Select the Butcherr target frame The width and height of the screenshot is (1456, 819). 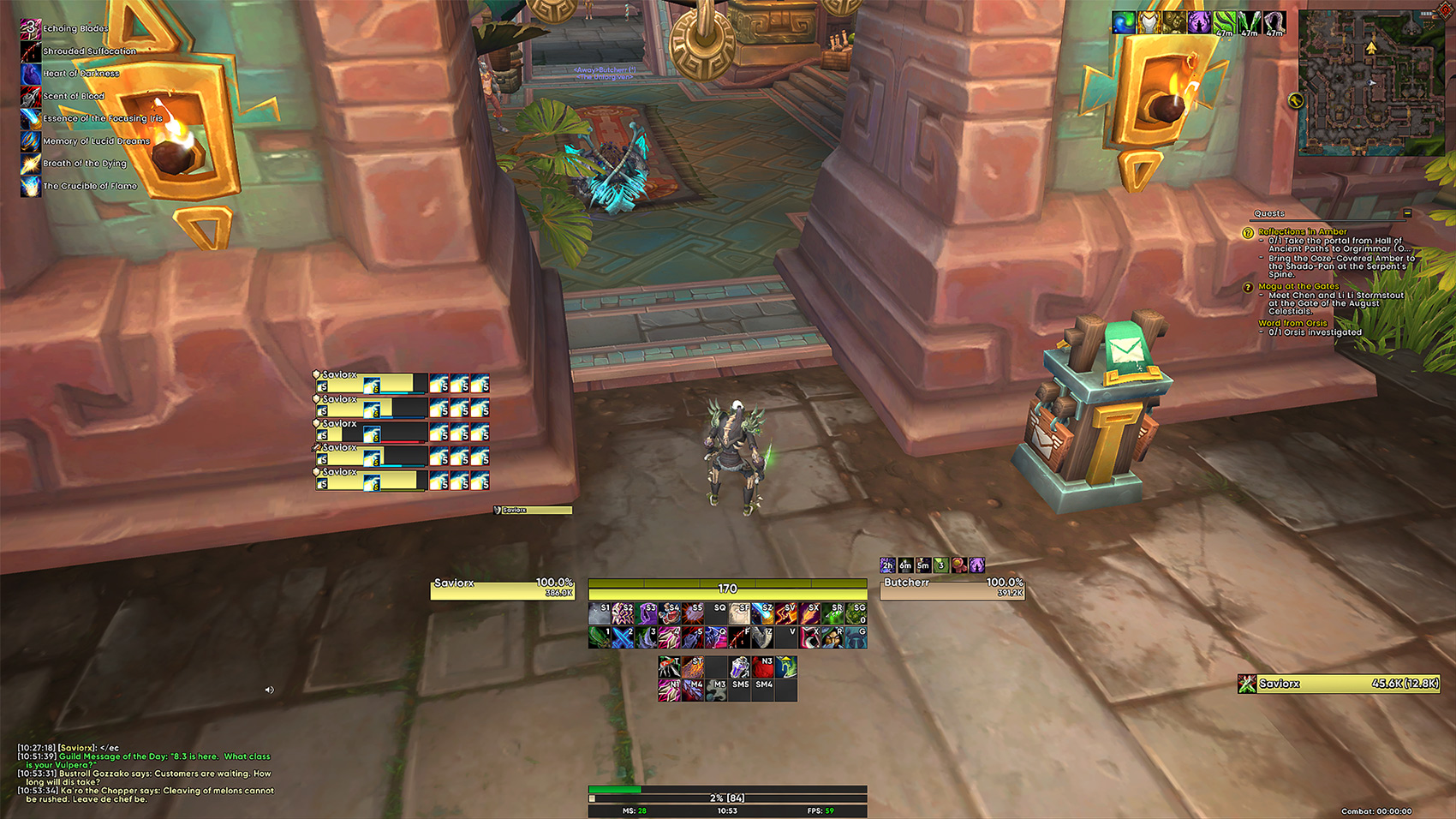point(952,589)
